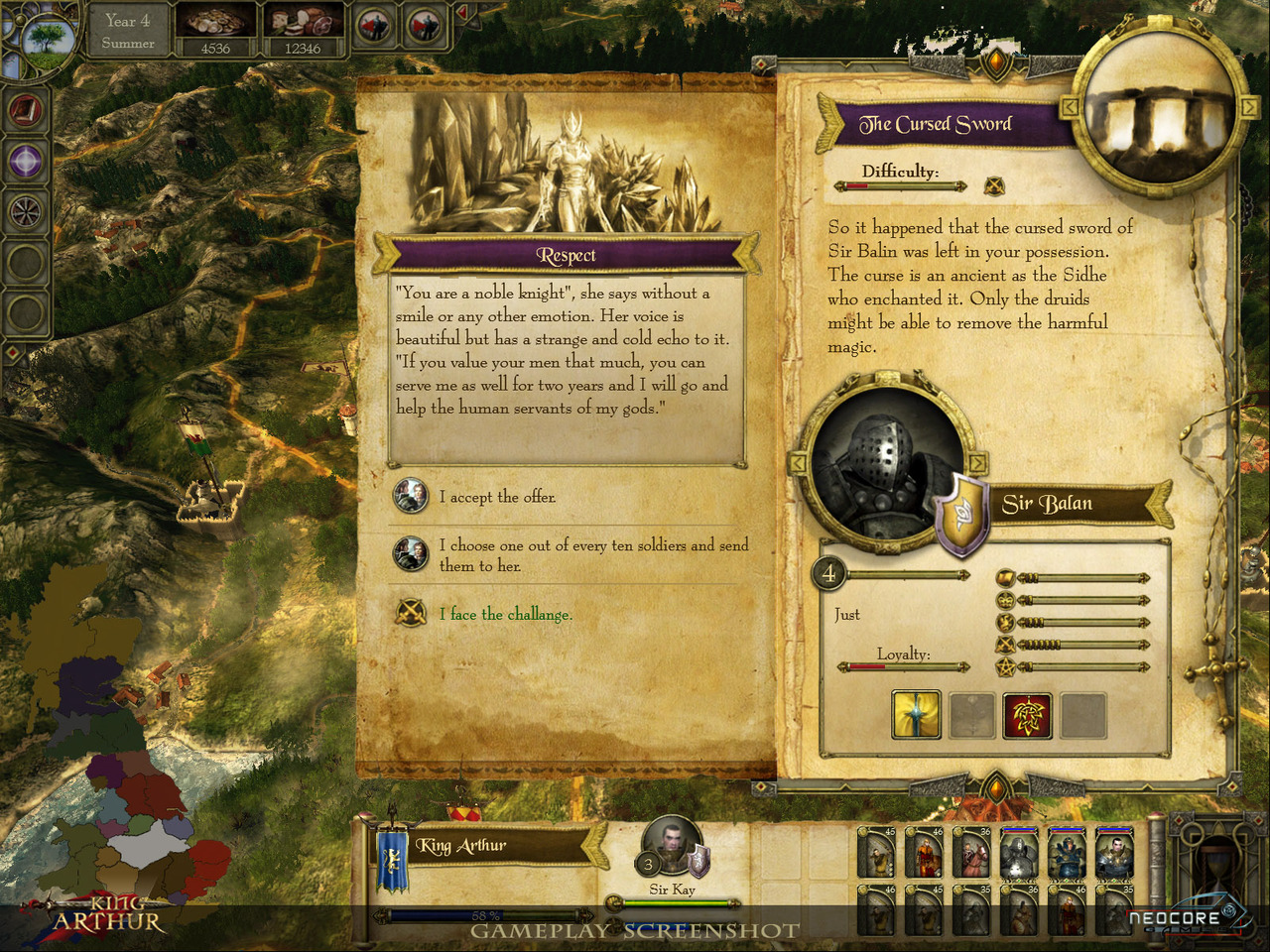Choose 'I accept the offer' reply
1270x952 pixels.
click(496, 497)
